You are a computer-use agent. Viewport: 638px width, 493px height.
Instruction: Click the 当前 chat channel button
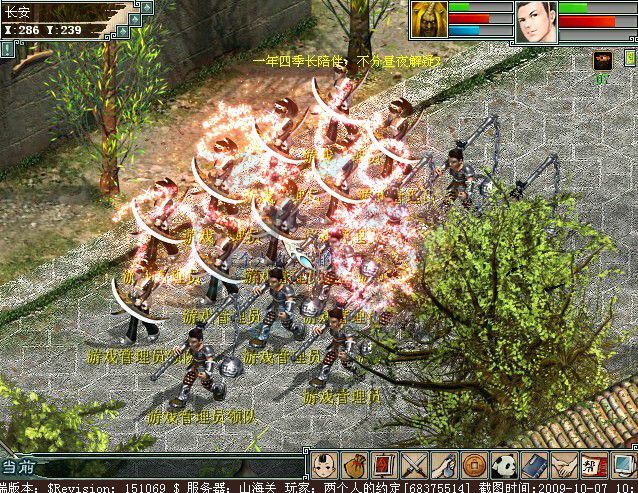click(x=20, y=467)
